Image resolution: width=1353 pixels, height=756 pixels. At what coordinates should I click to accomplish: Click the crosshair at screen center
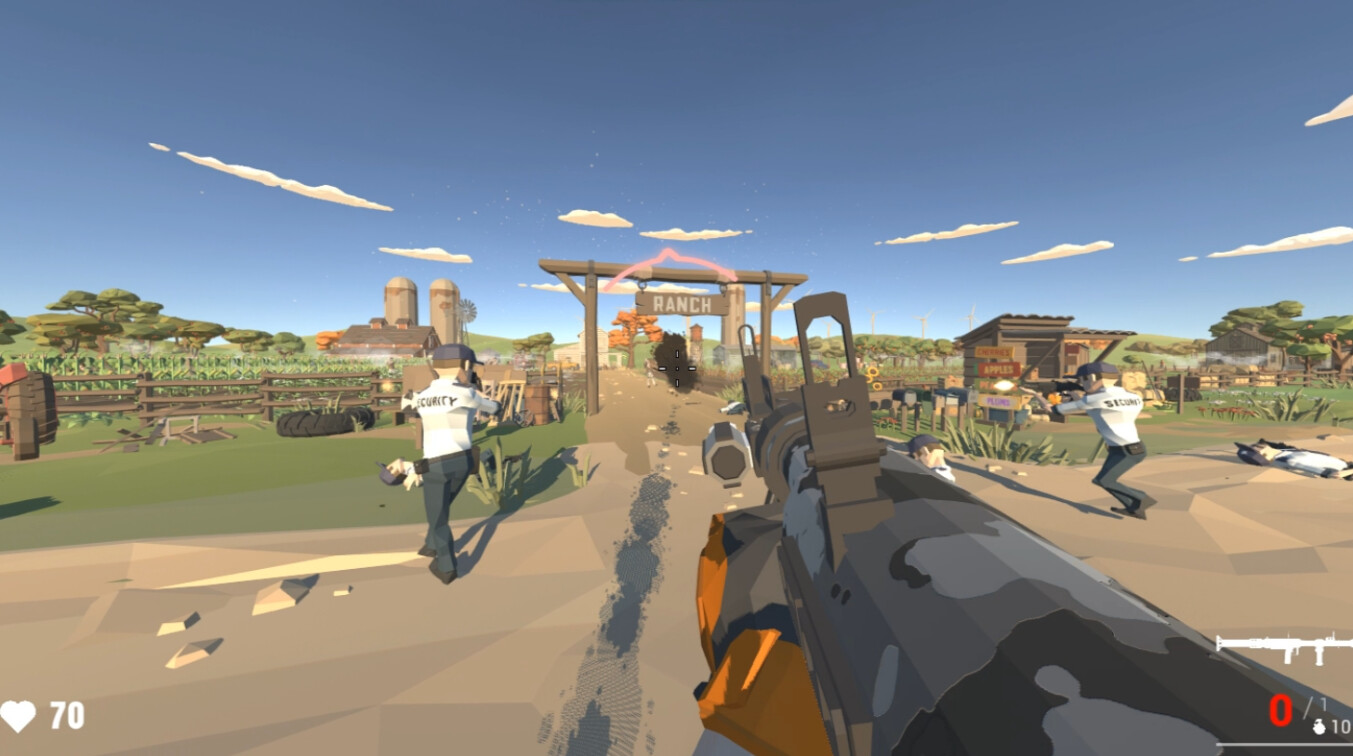point(677,368)
